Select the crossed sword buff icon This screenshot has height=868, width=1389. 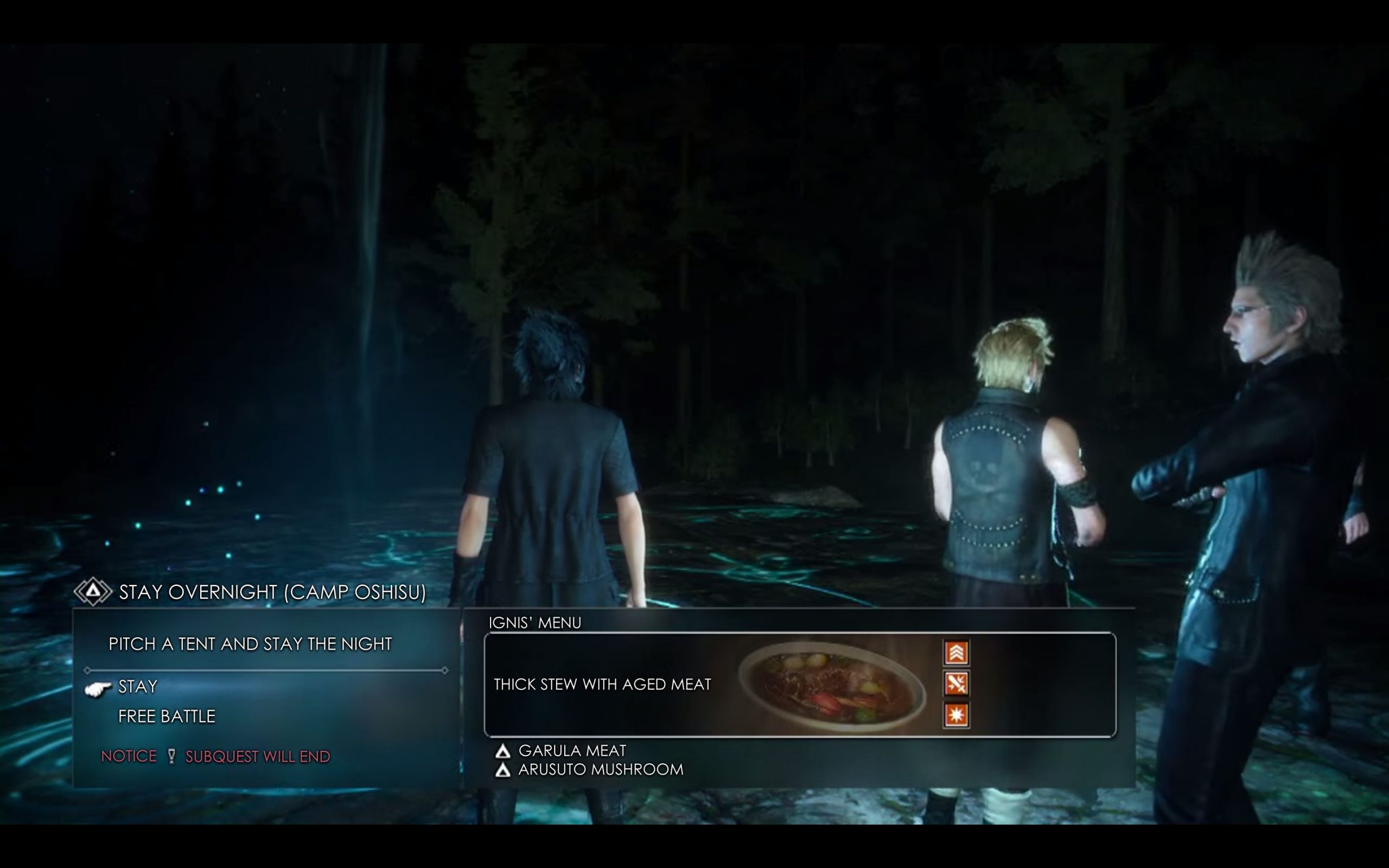[x=955, y=684]
